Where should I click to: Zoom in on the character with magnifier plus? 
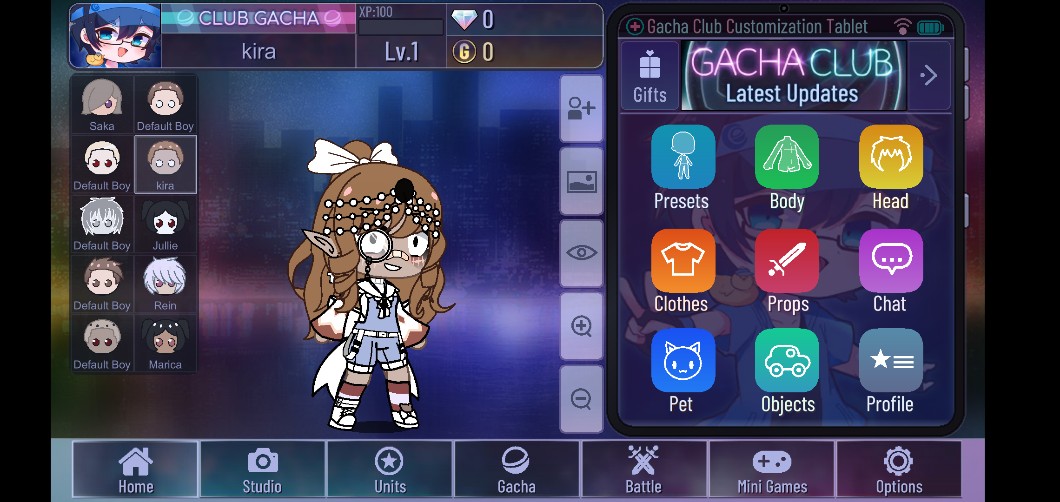(x=581, y=326)
